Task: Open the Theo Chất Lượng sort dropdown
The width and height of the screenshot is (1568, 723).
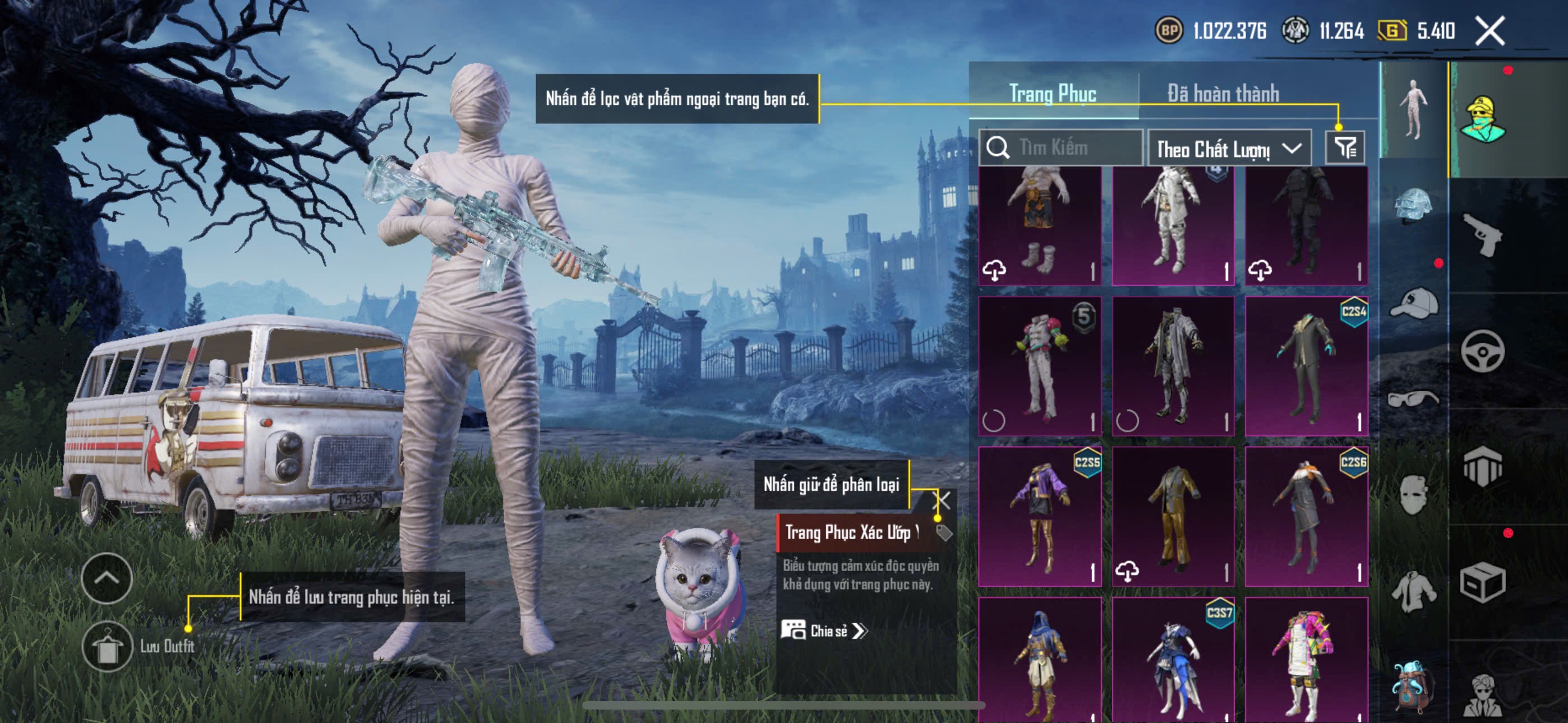Action: [1228, 149]
